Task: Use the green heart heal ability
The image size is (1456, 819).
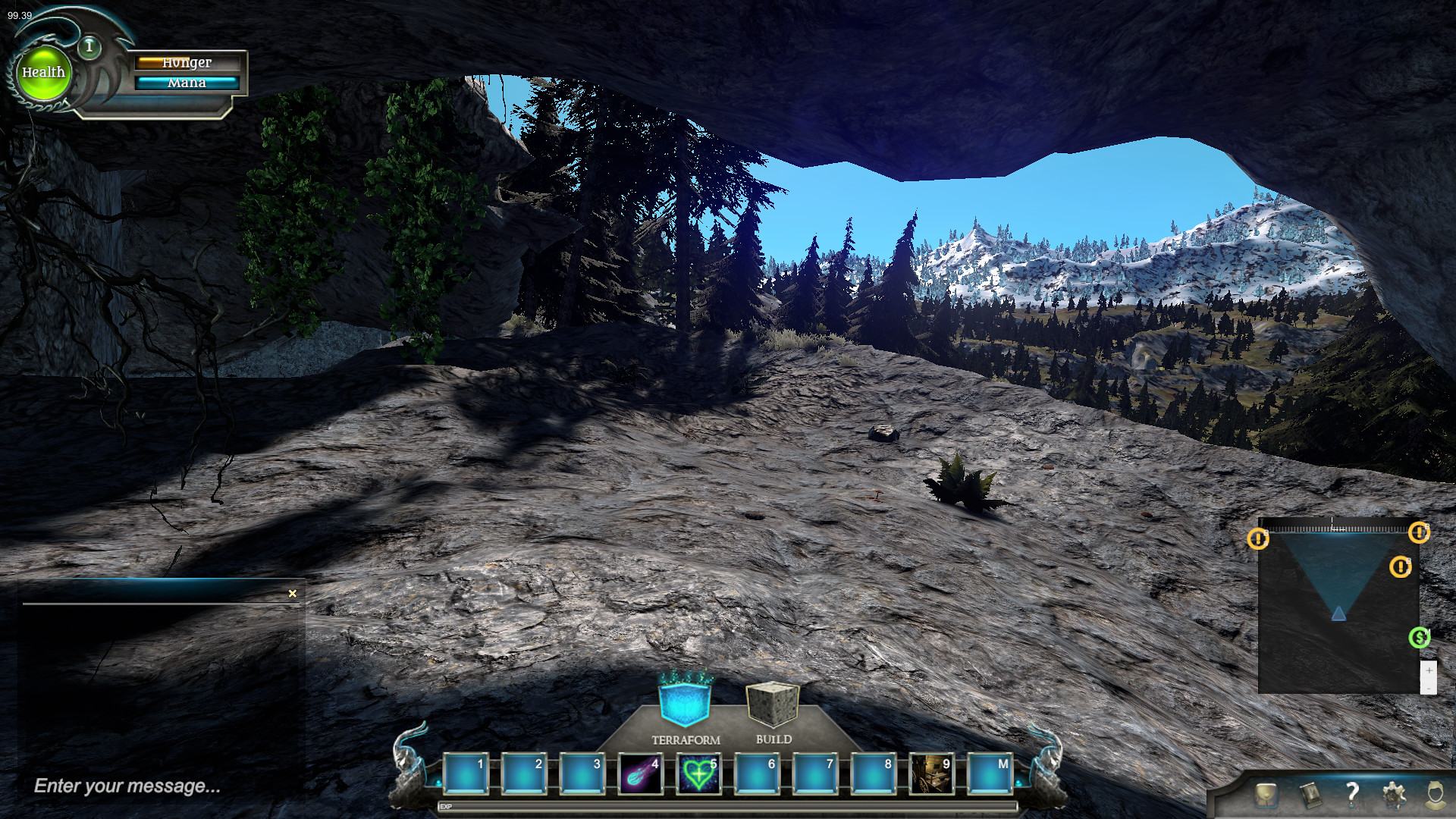Action: (x=698, y=773)
